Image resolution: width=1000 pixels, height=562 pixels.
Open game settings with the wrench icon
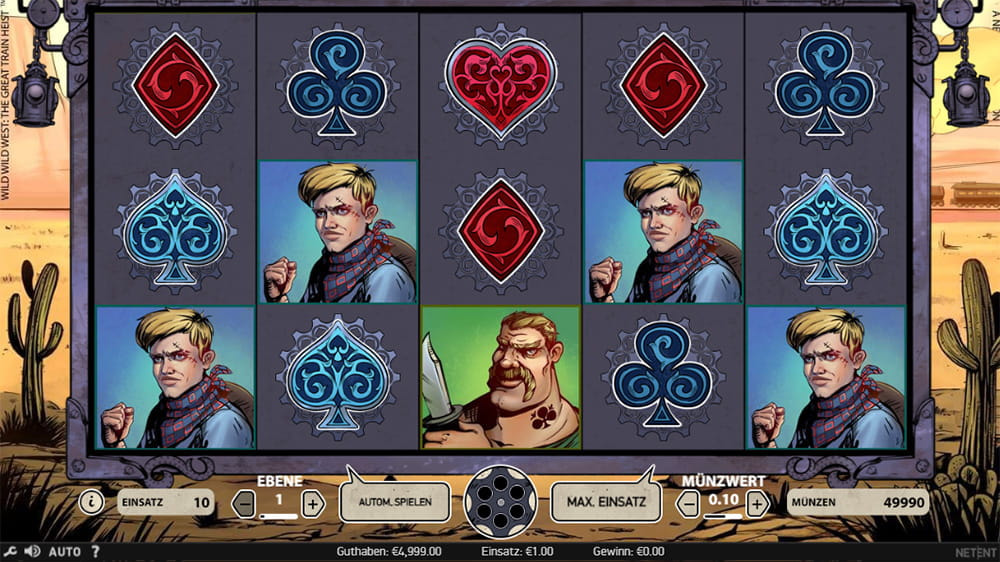10,551
